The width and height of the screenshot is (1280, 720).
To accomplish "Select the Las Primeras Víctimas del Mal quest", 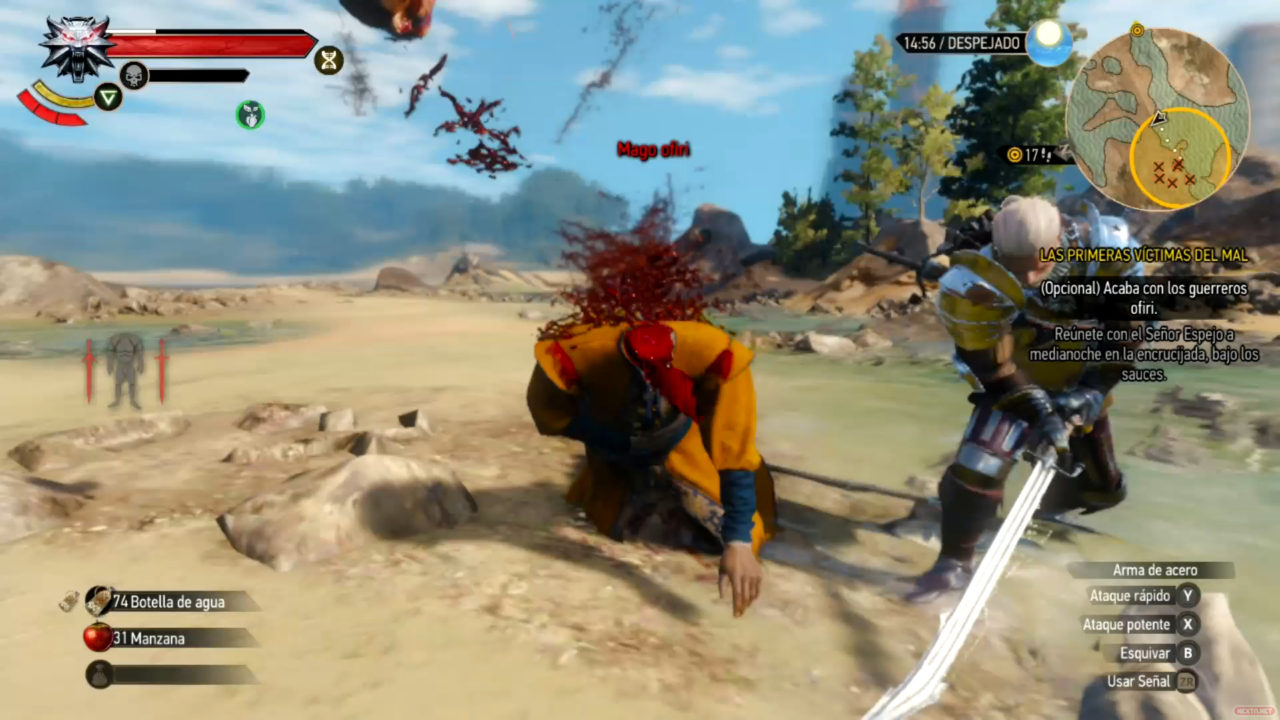I will pyautogui.click(x=1143, y=256).
